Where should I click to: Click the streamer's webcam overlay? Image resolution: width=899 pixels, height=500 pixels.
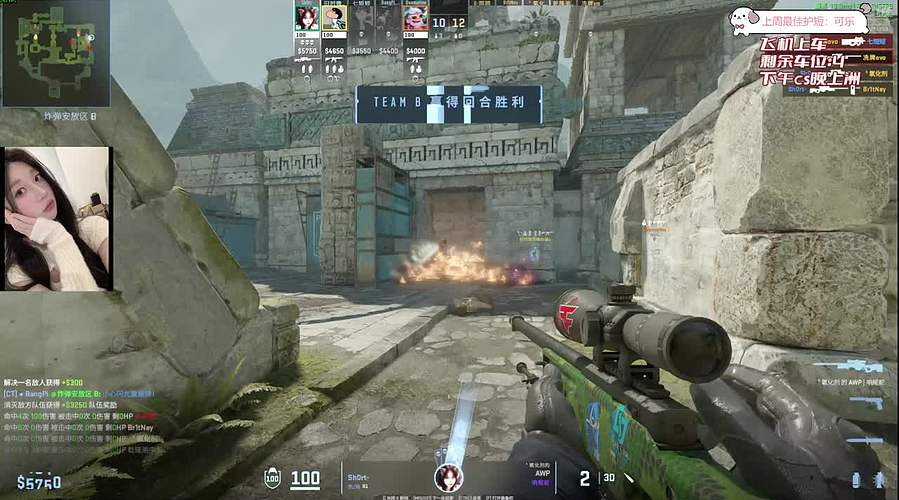[57, 219]
